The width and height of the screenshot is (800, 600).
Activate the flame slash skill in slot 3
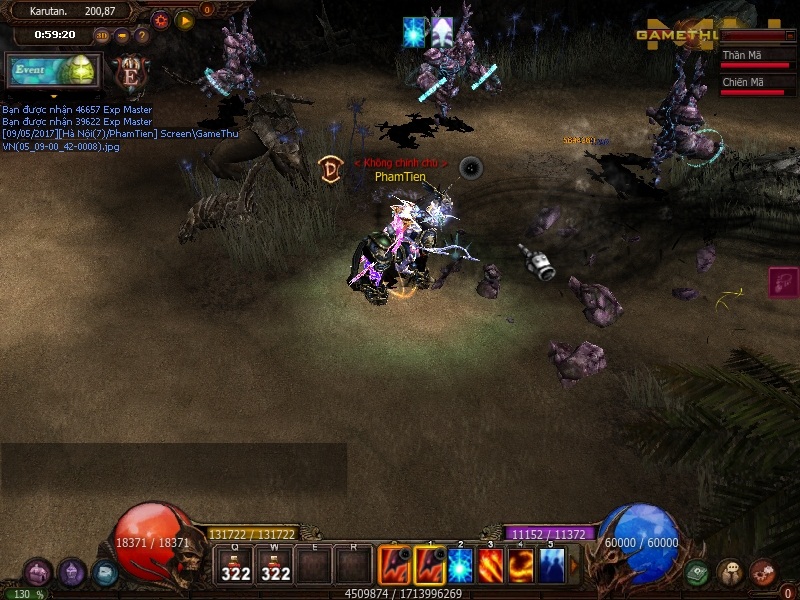(x=491, y=567)
